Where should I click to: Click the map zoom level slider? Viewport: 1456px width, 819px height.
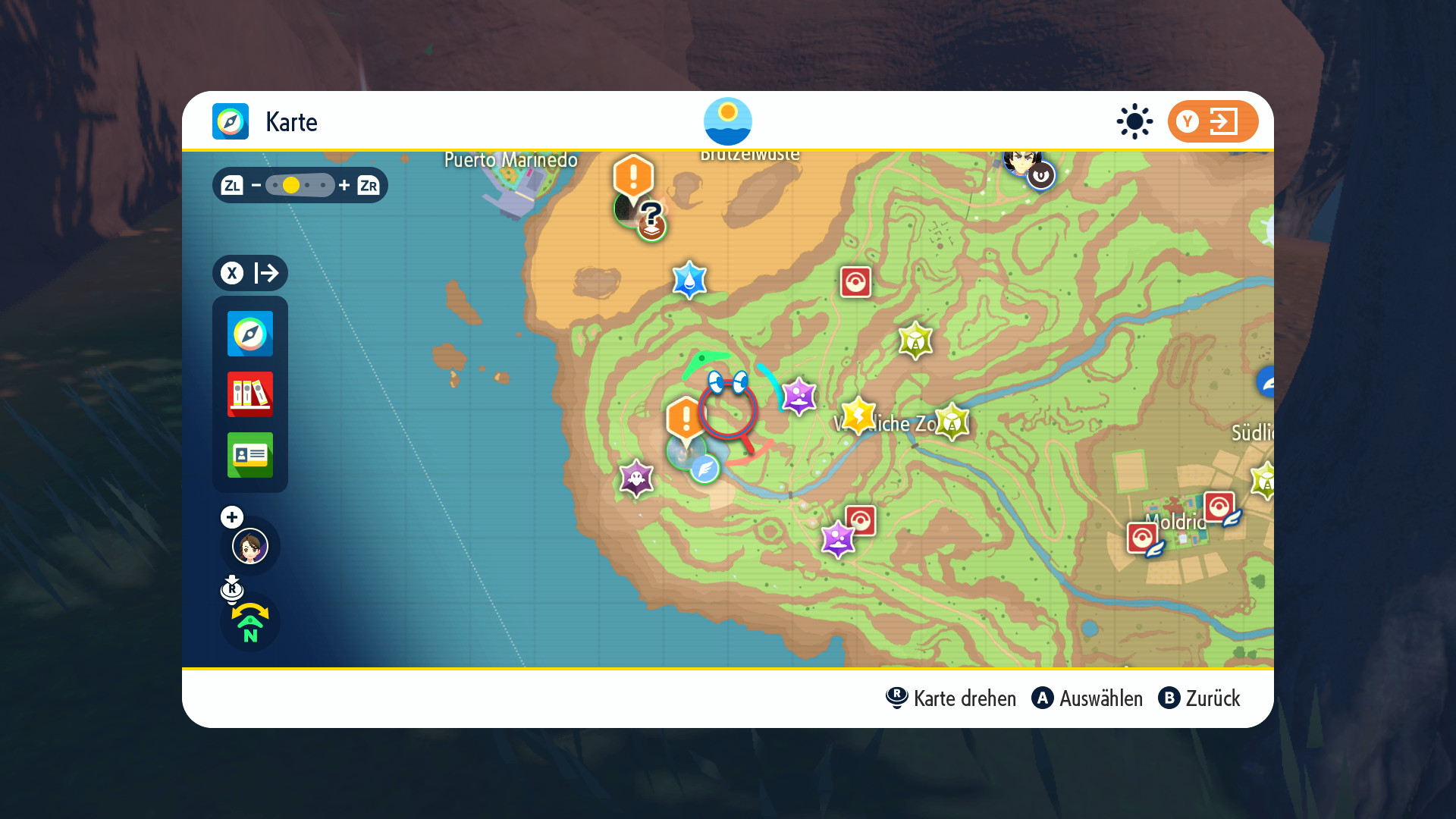tap(300, 185)
